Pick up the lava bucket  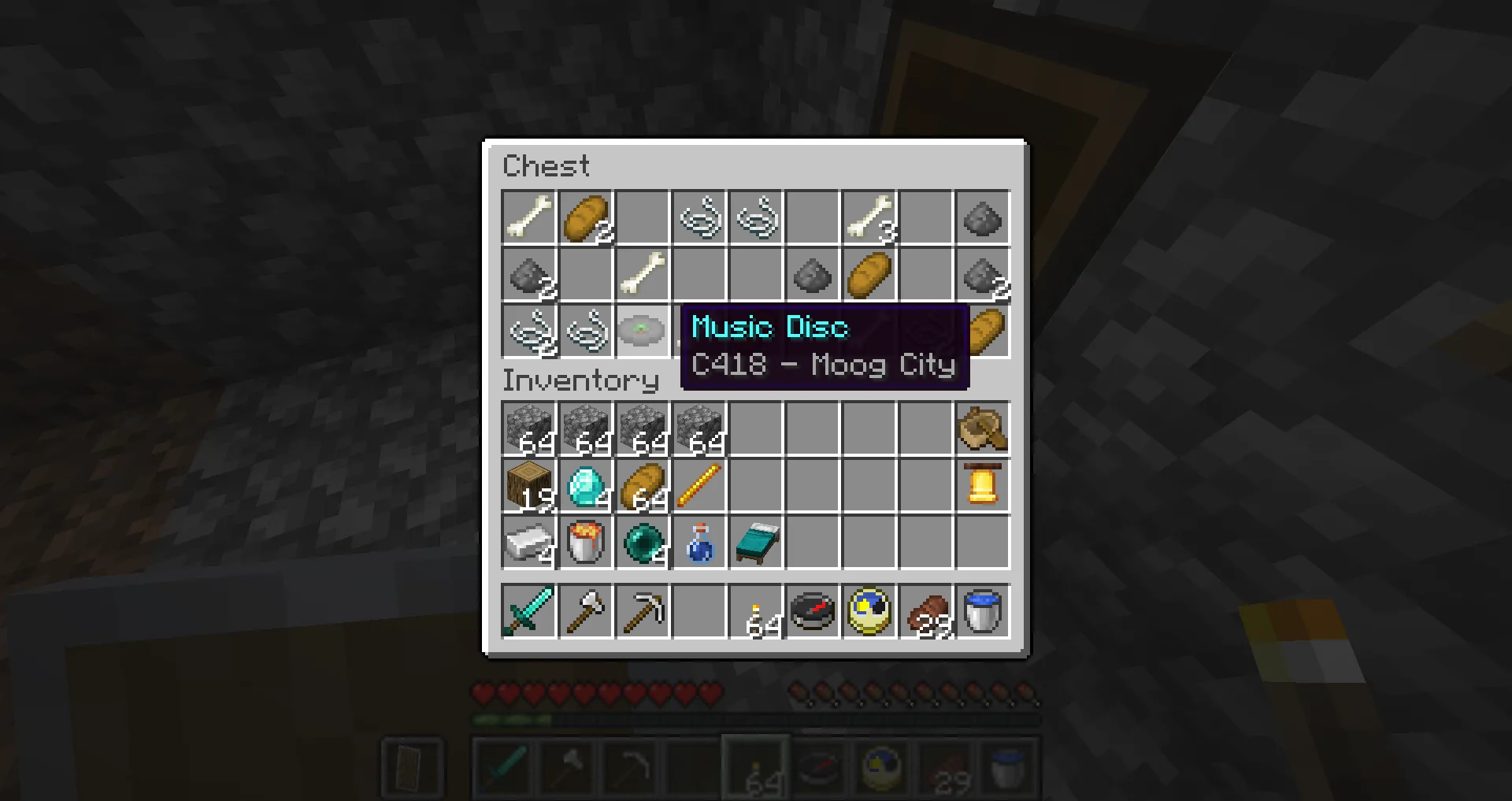tap(585, 543)
